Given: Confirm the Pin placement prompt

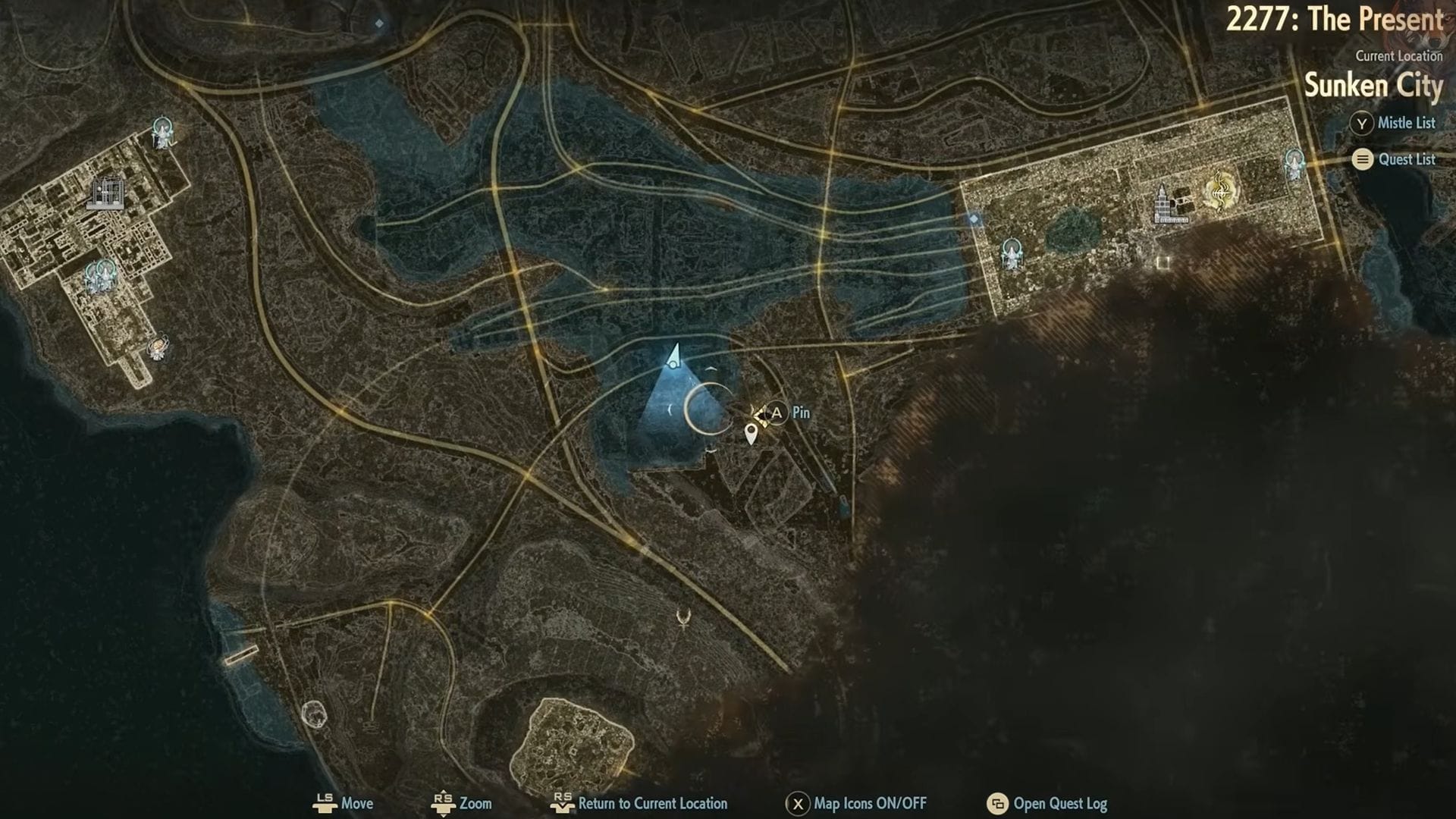Looking at the screenshot, I should click(x=776, y=414).
